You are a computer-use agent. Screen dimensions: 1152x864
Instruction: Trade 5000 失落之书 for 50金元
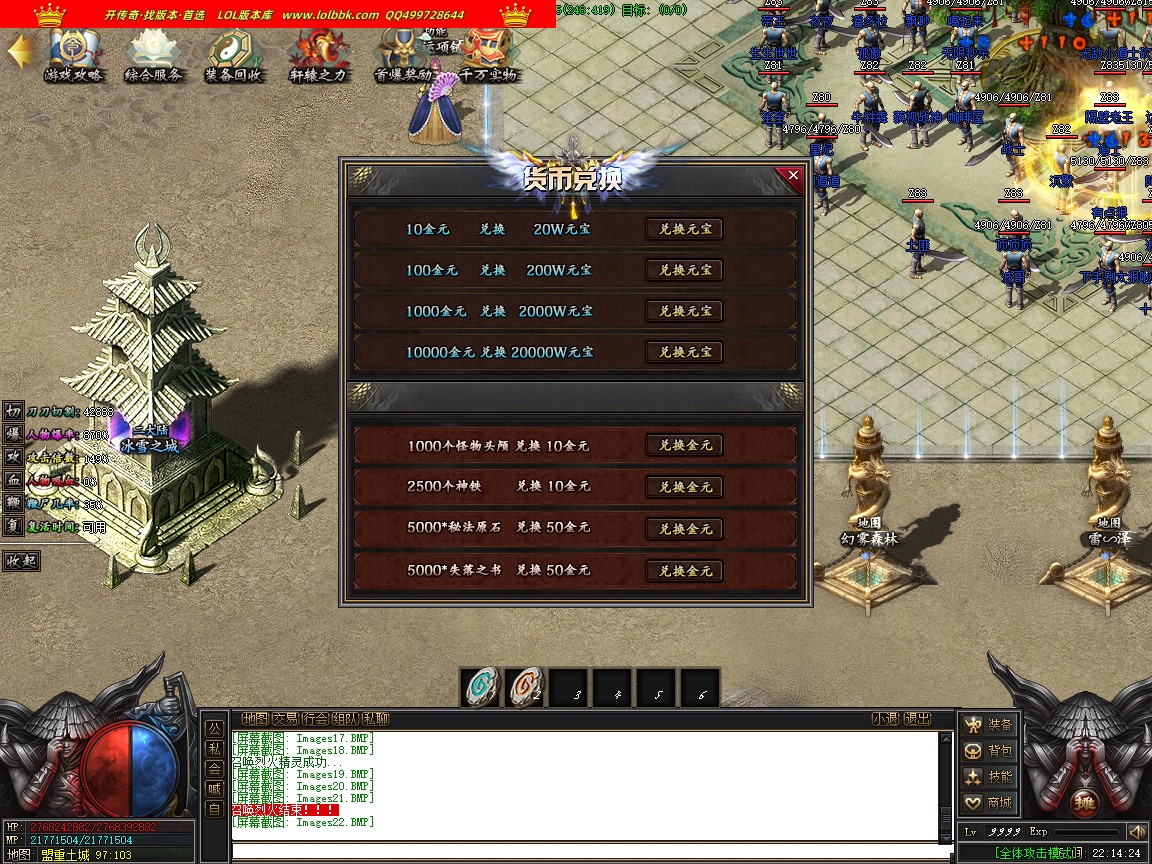point(684,570)
